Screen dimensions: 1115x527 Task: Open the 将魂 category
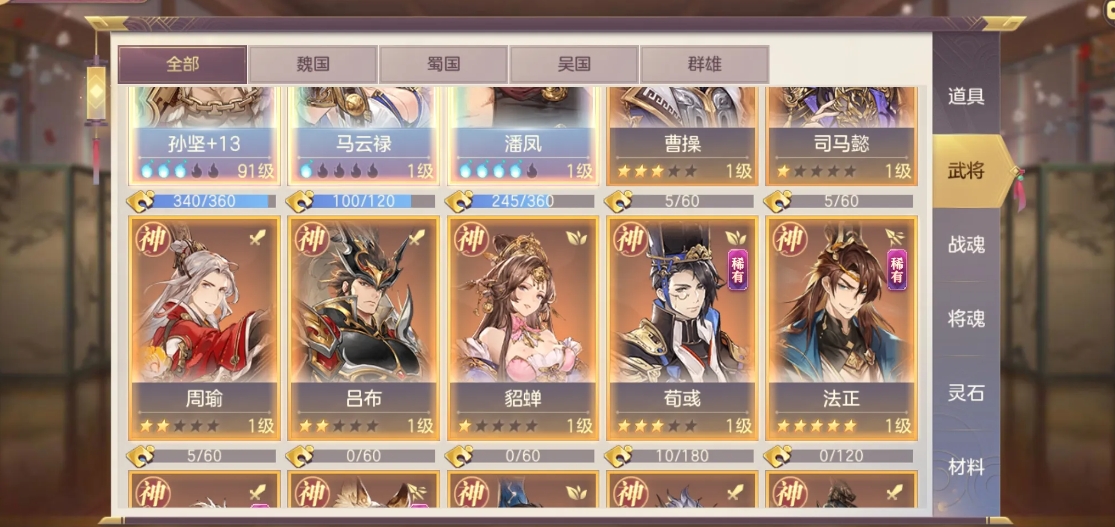[x=966, y=319]
